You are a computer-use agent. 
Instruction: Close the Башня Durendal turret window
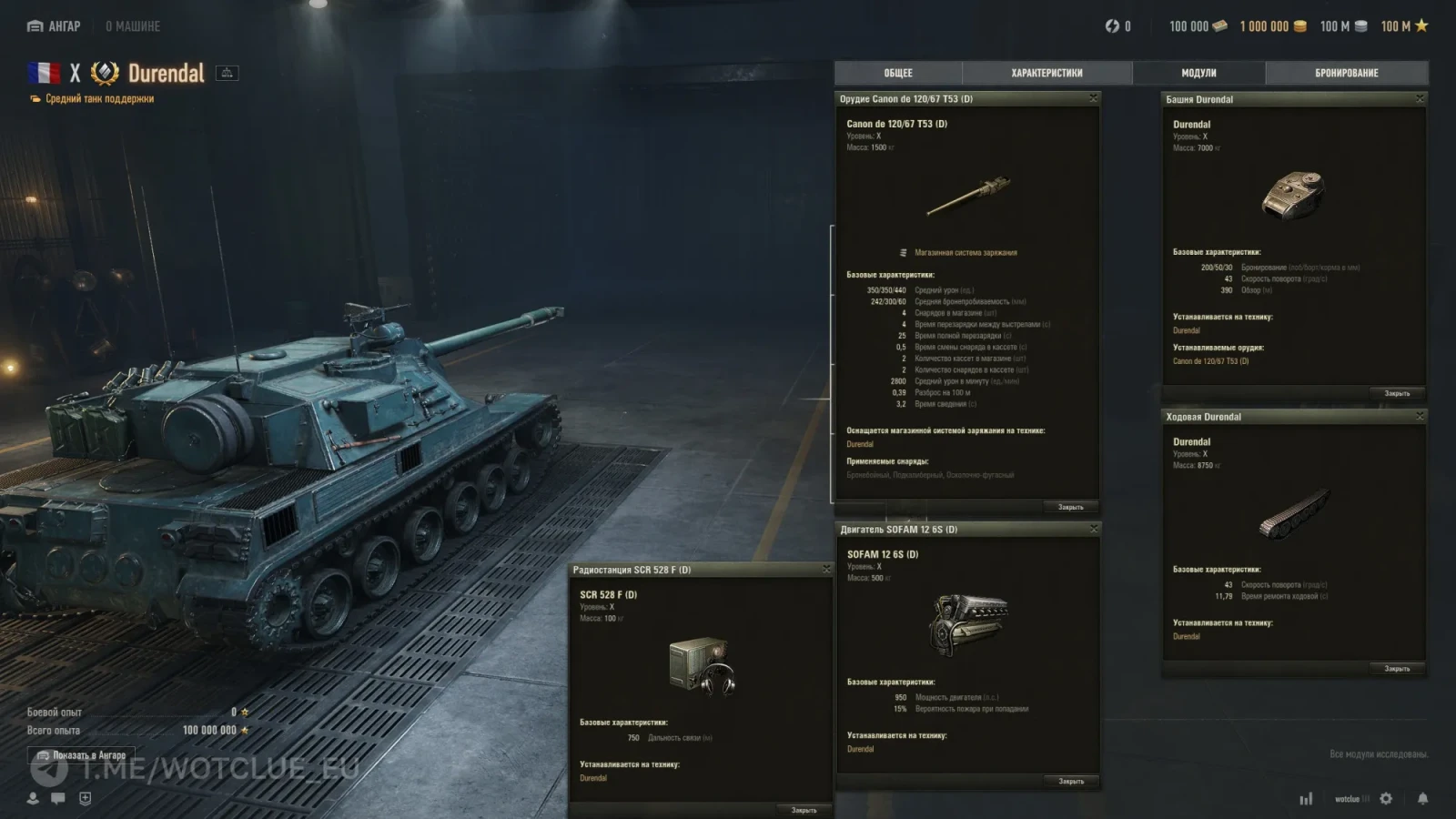(1419, 98)
